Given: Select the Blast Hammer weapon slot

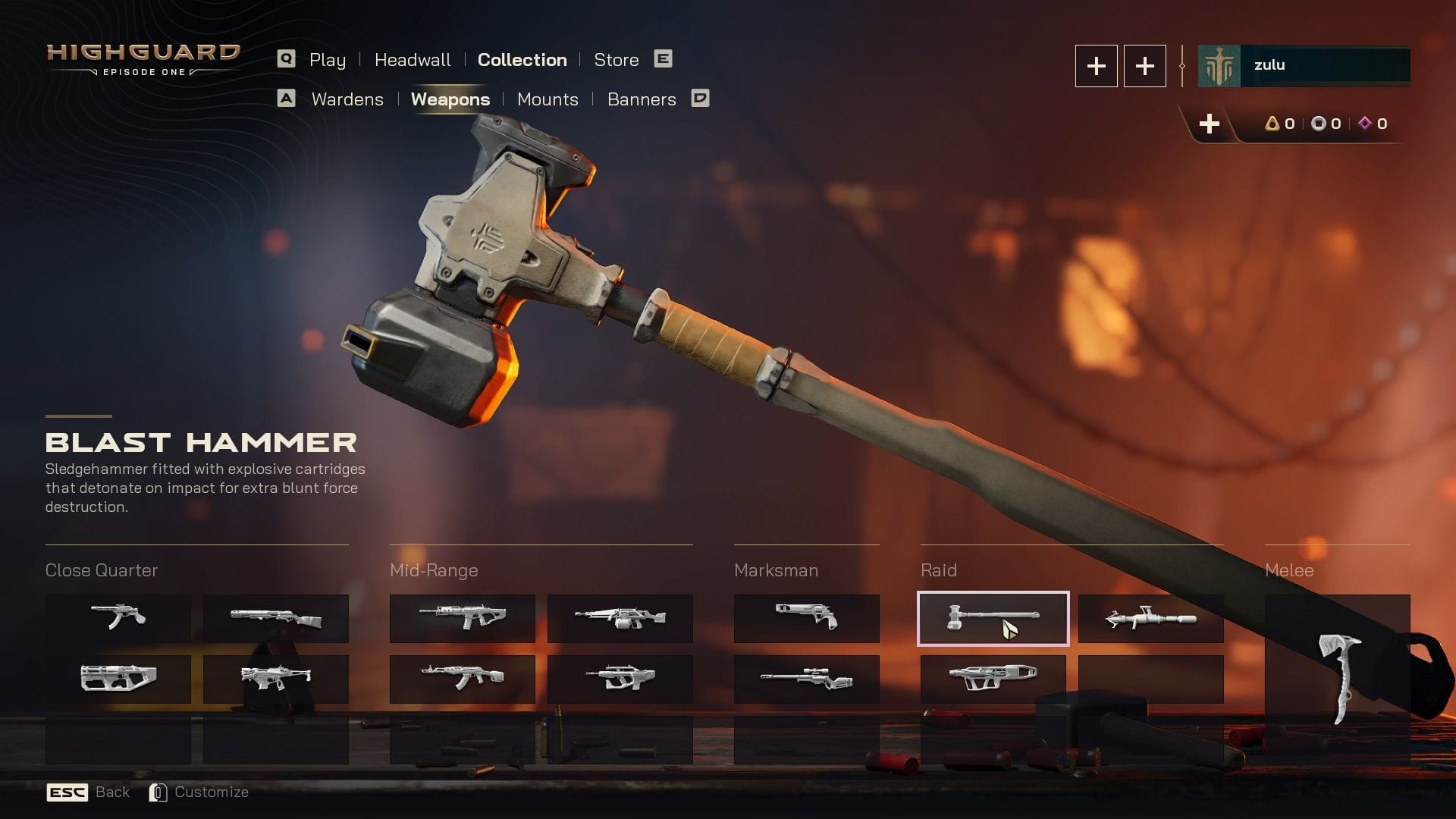Looking at the screenshot, I should 993,619.
